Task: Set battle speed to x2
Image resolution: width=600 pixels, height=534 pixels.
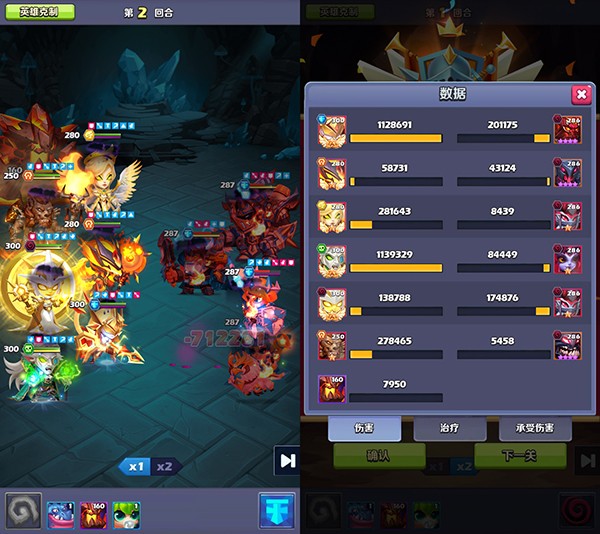Action: (164, 466)
